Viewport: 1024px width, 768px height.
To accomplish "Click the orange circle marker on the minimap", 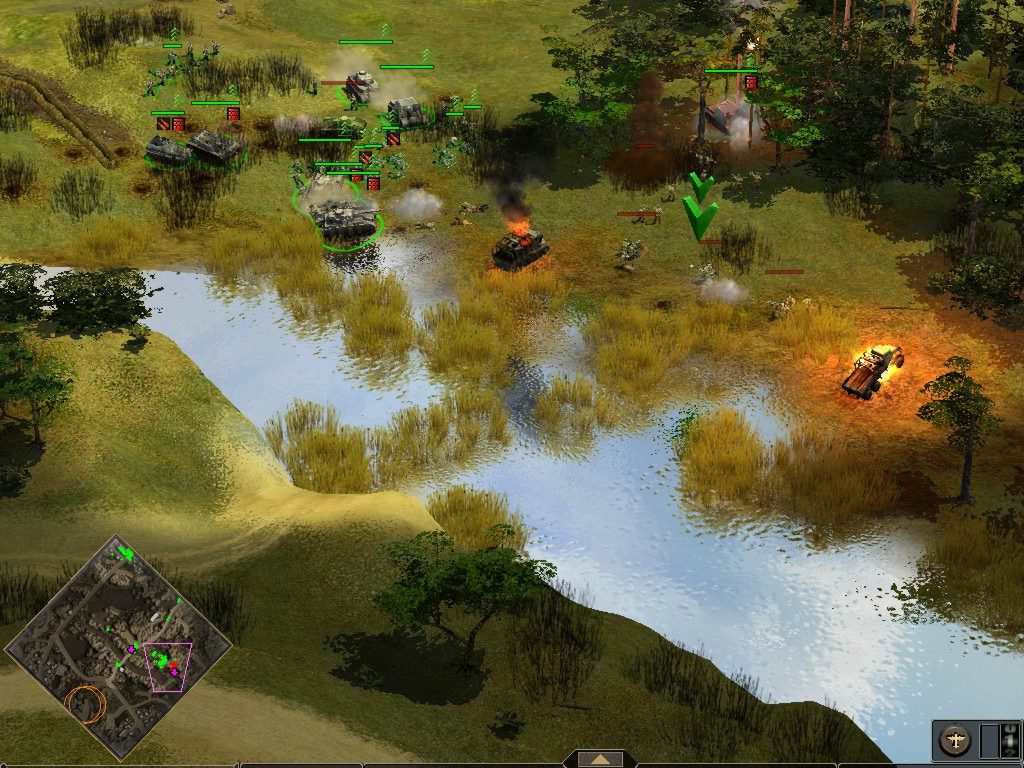I will click(x=86, y=704).
